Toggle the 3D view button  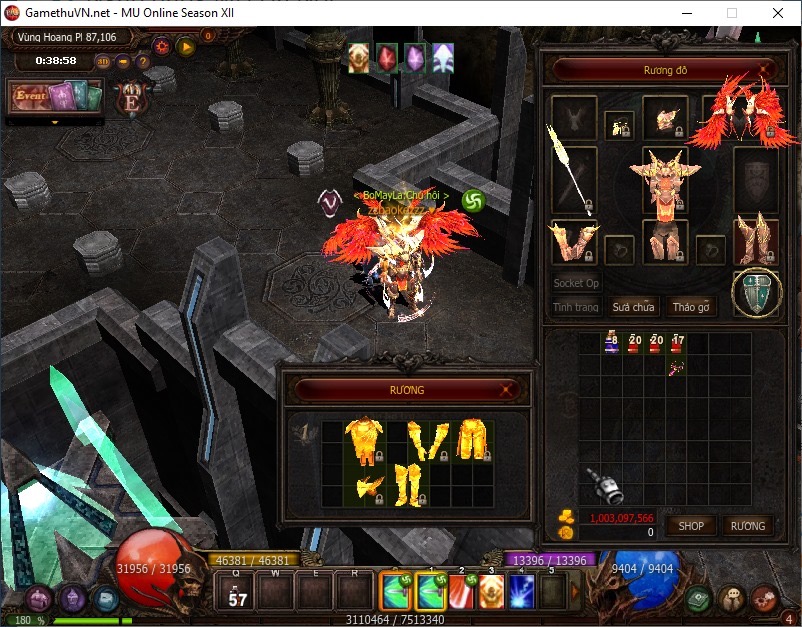[103, 61]
